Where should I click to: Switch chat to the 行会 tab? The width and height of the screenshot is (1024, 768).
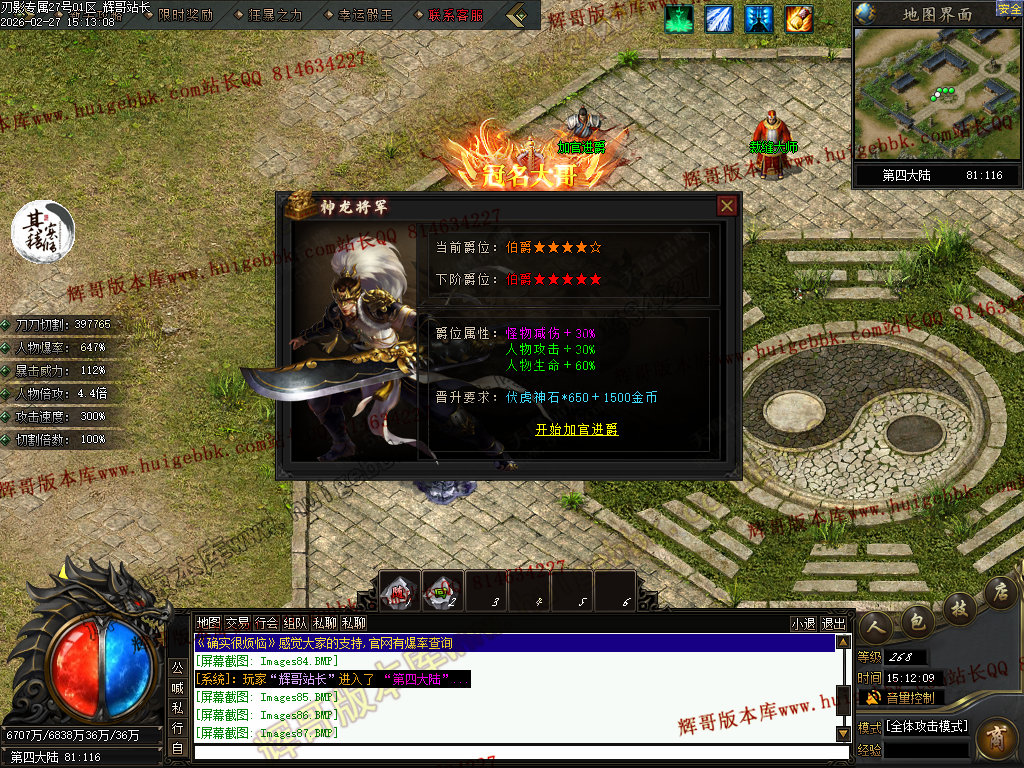coord(266,623)
